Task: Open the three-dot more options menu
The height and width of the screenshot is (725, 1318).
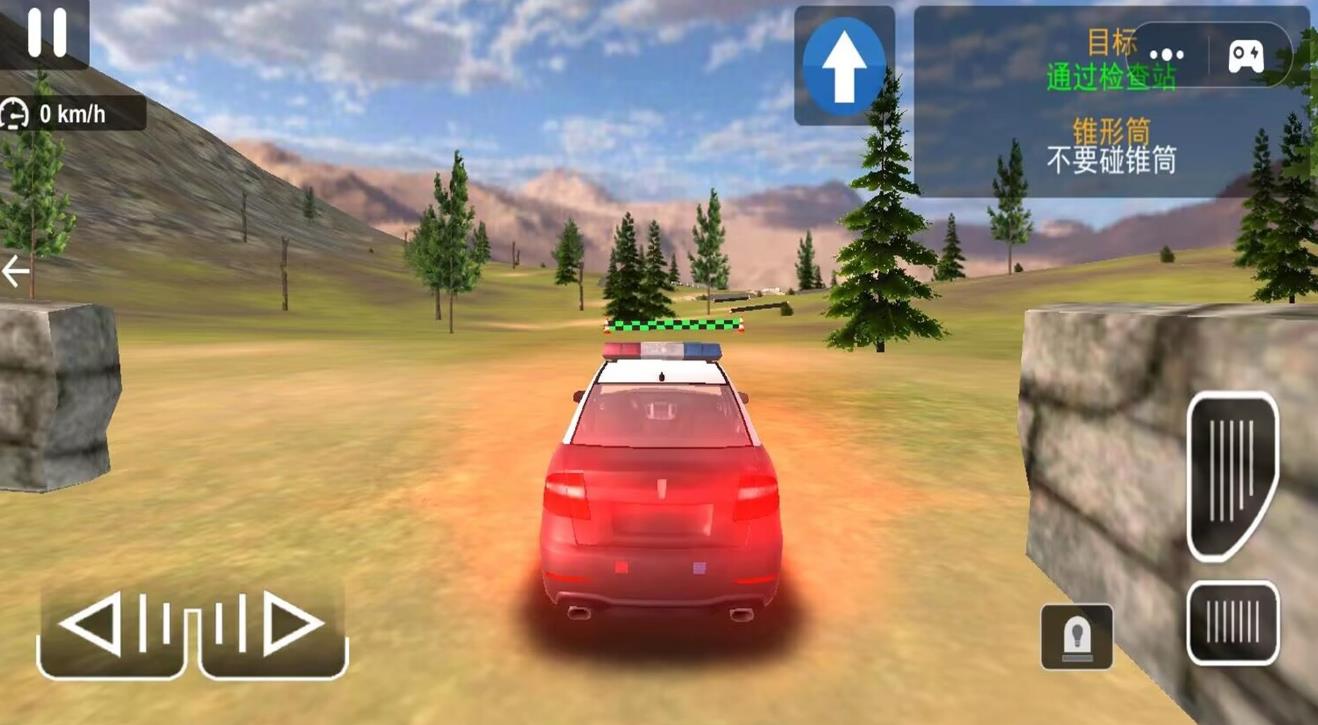Action: (1166, 56)
